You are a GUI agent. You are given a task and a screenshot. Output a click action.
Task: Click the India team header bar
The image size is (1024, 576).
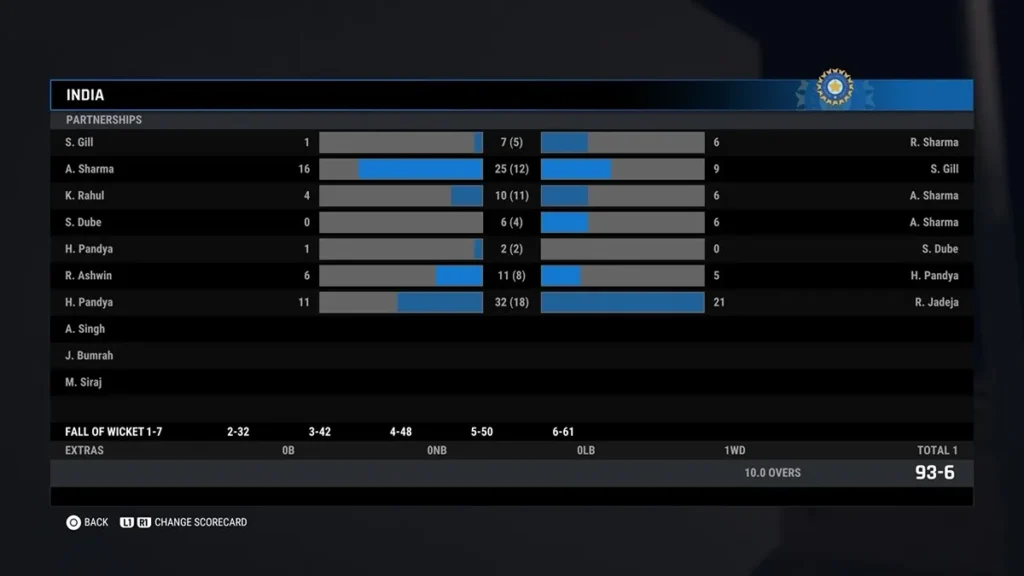pos(510,95)
